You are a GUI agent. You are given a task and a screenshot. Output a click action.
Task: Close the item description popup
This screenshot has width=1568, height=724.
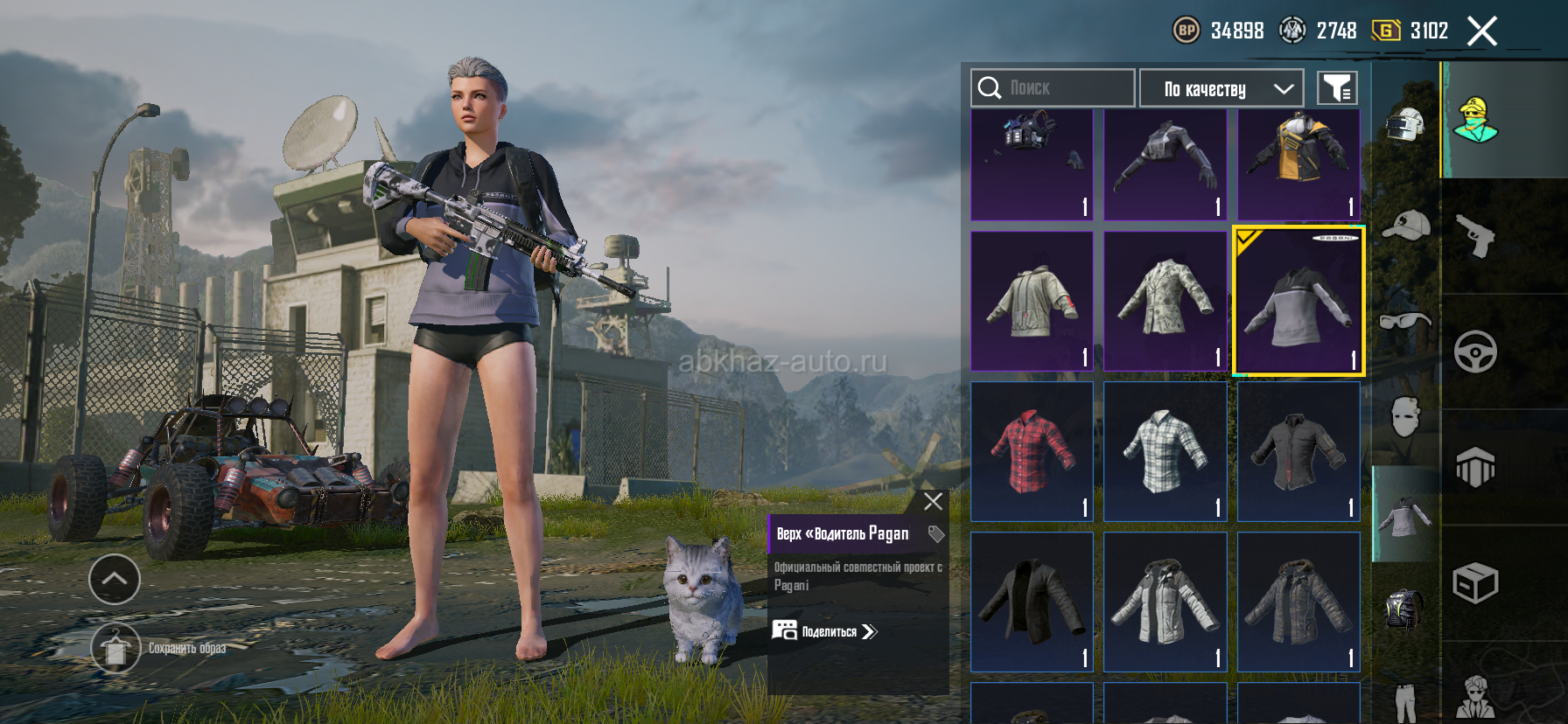point(933,501)
